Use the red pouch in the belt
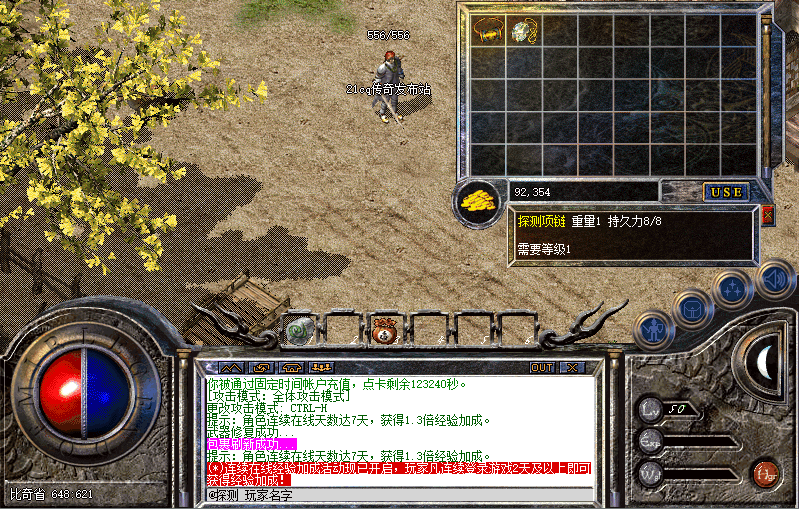799x509 pixels. [383, 331]
